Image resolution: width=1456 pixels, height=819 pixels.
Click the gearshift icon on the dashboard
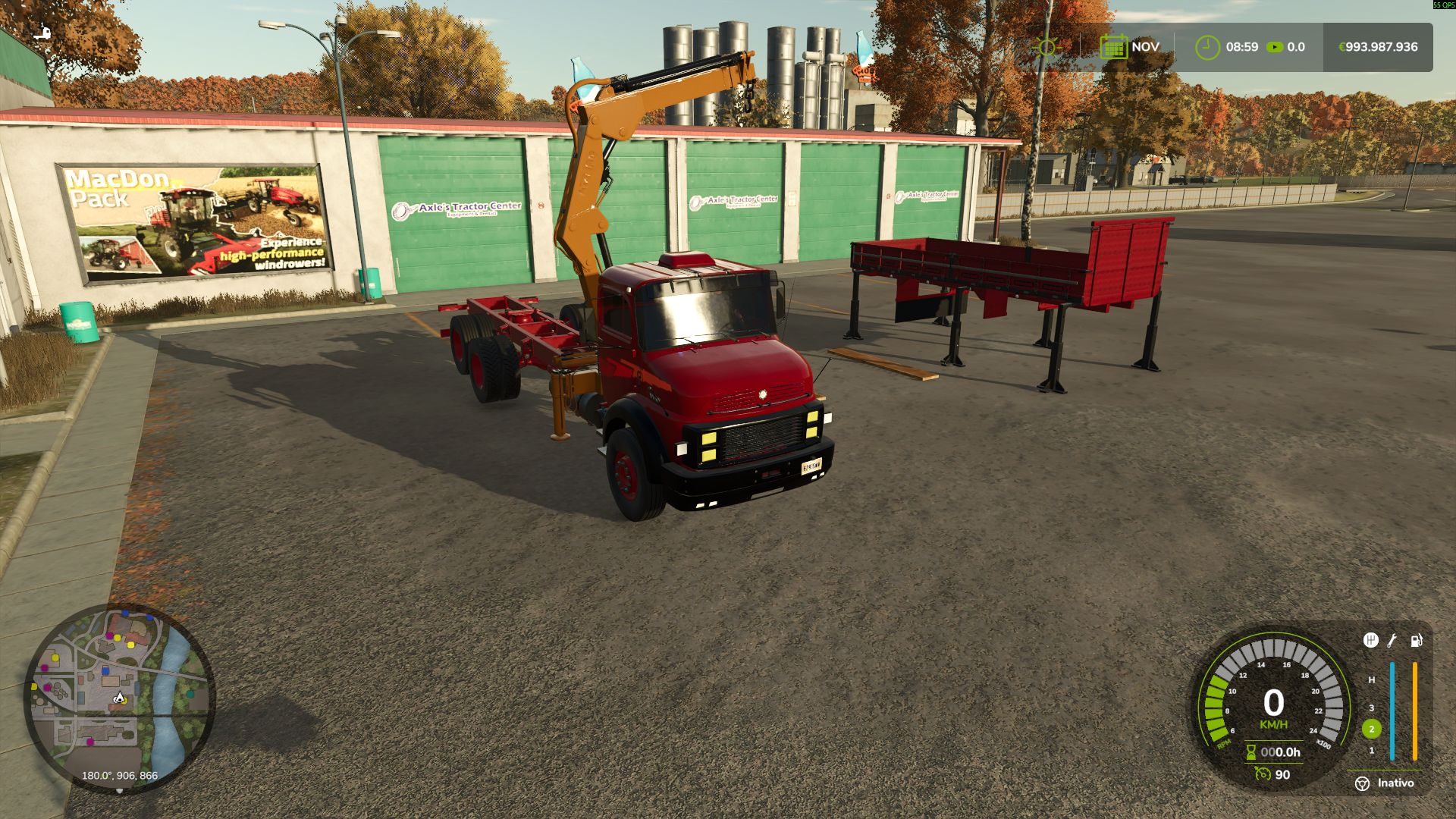[x=1371, y=640]
